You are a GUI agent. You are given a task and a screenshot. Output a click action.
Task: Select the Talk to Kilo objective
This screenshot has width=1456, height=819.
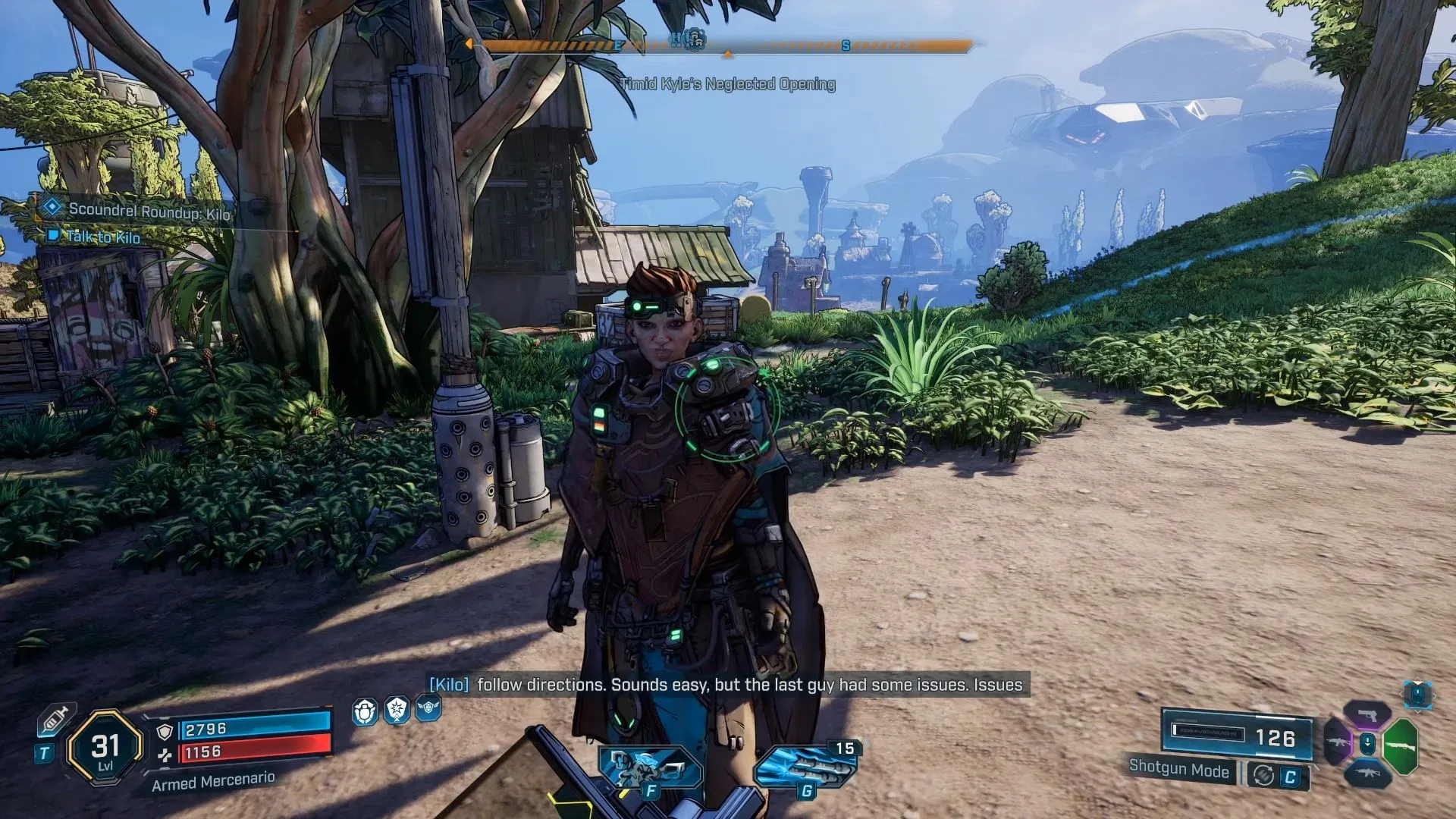(103, 237)
